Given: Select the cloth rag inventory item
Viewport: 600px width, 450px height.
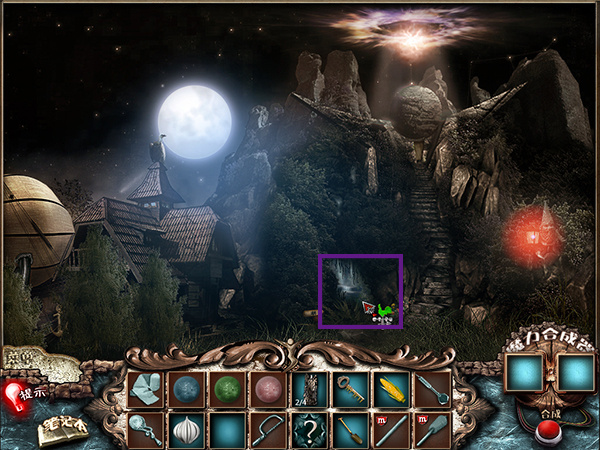Looking at the screenshot, I should (145, 389).
